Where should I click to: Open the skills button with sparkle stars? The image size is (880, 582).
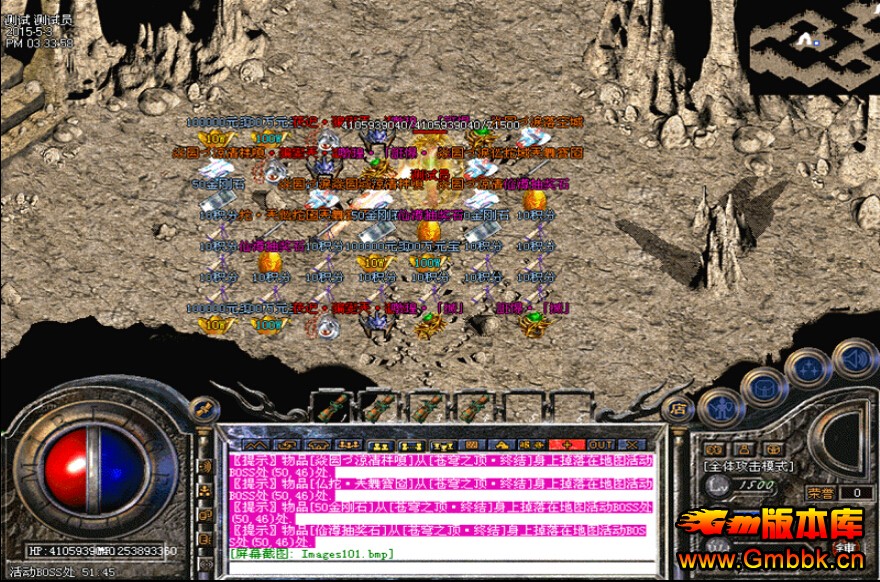808,369
